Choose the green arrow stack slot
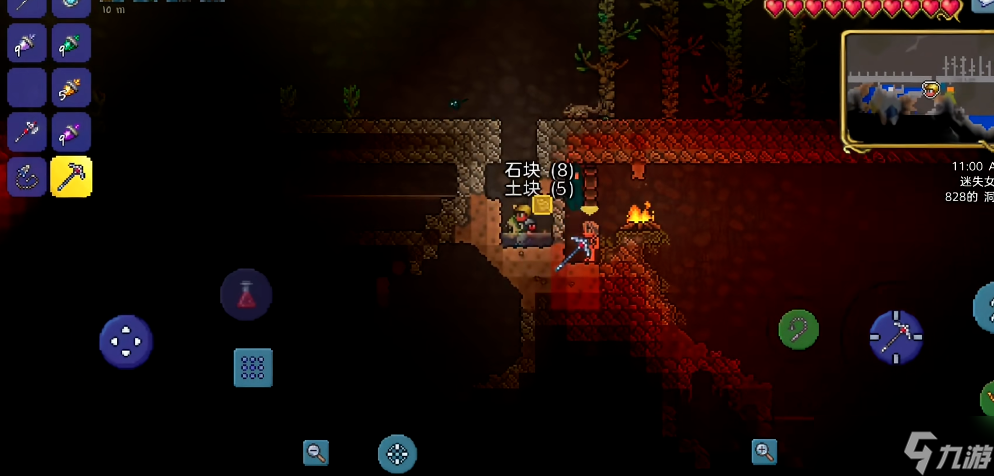Screen dimensions: 994x476 point(71,43)
